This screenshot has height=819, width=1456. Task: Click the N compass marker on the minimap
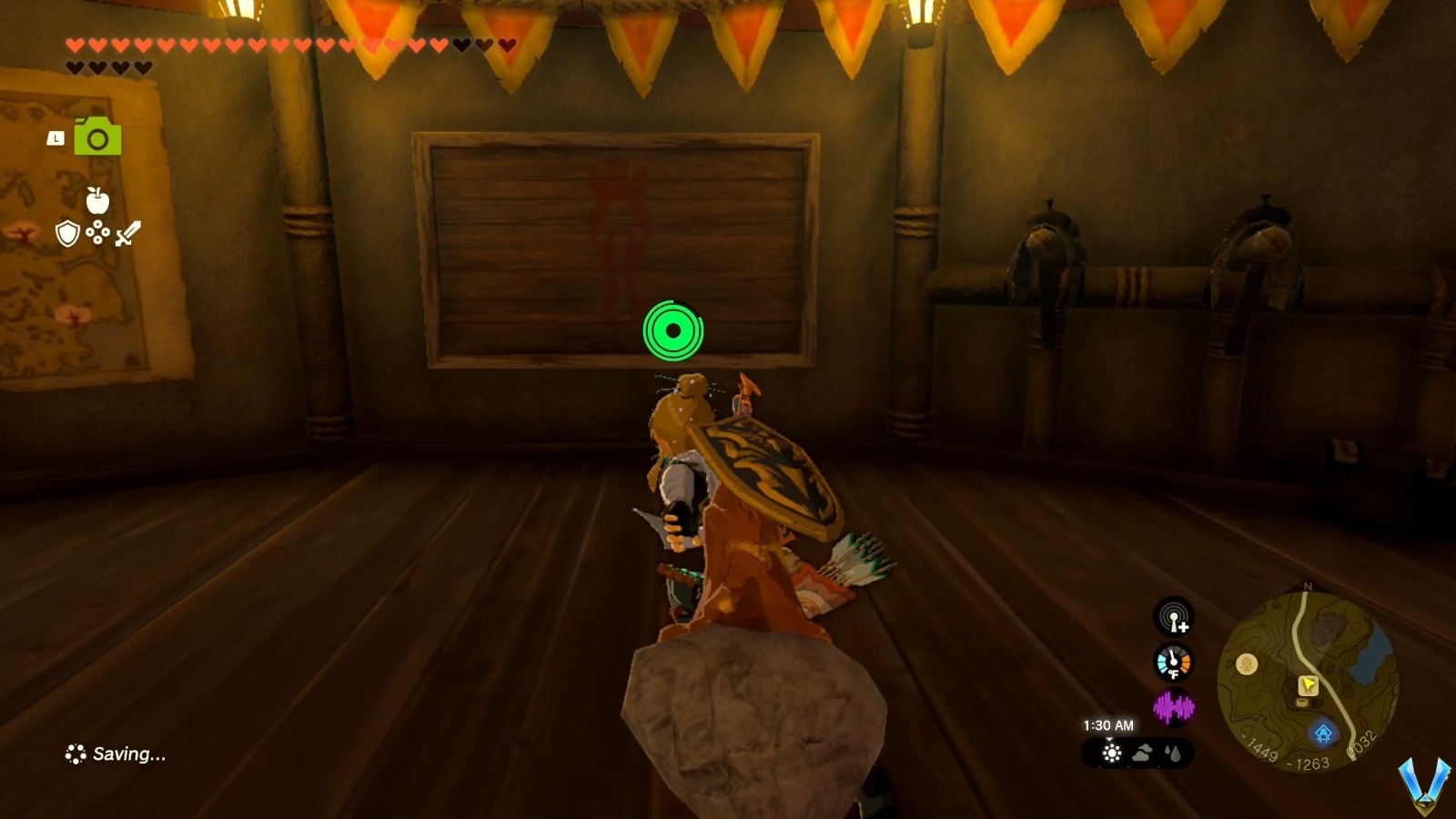click(1308, 587)
